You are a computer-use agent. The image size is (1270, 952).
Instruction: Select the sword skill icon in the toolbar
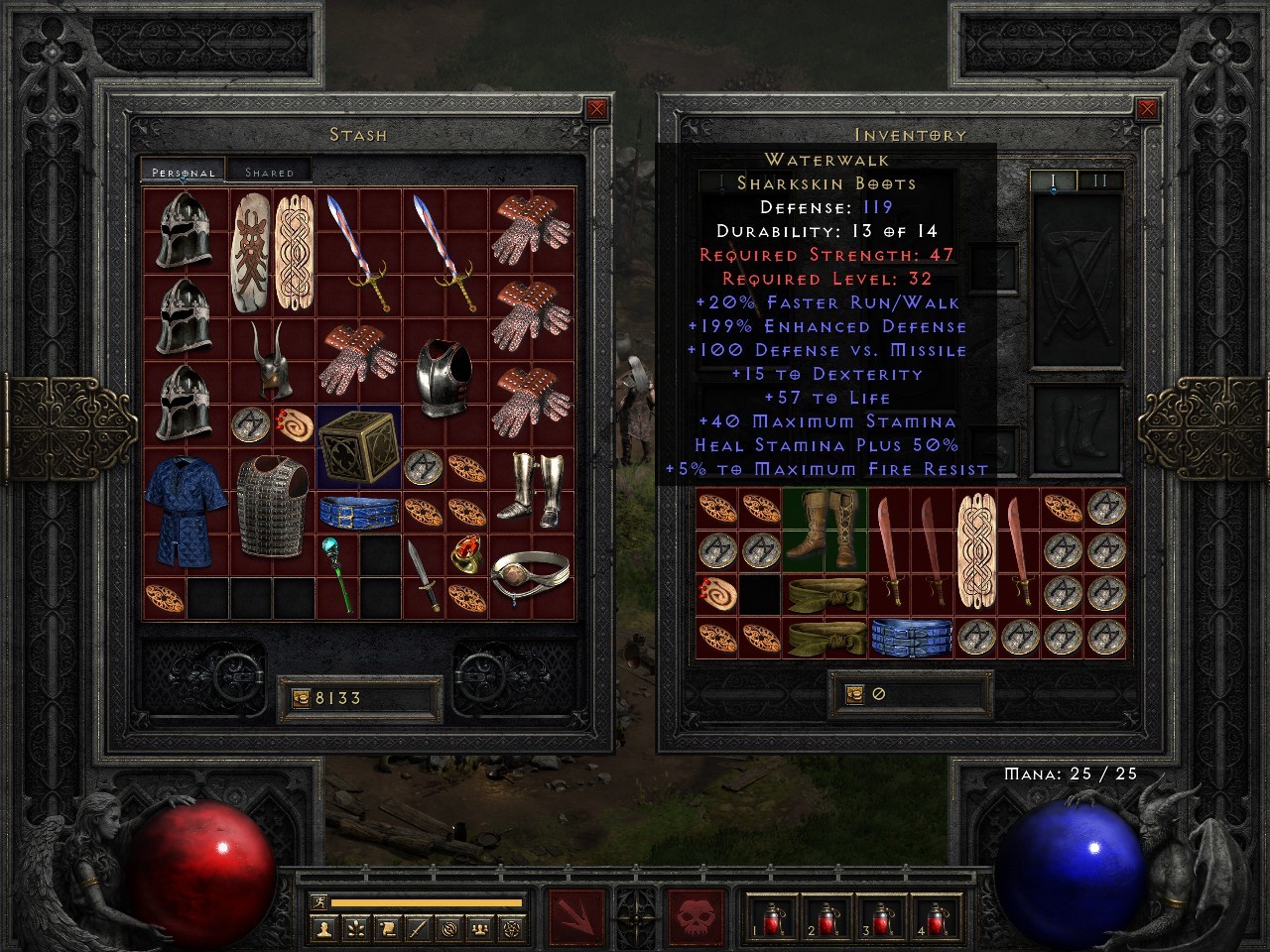tap(418, 928)
